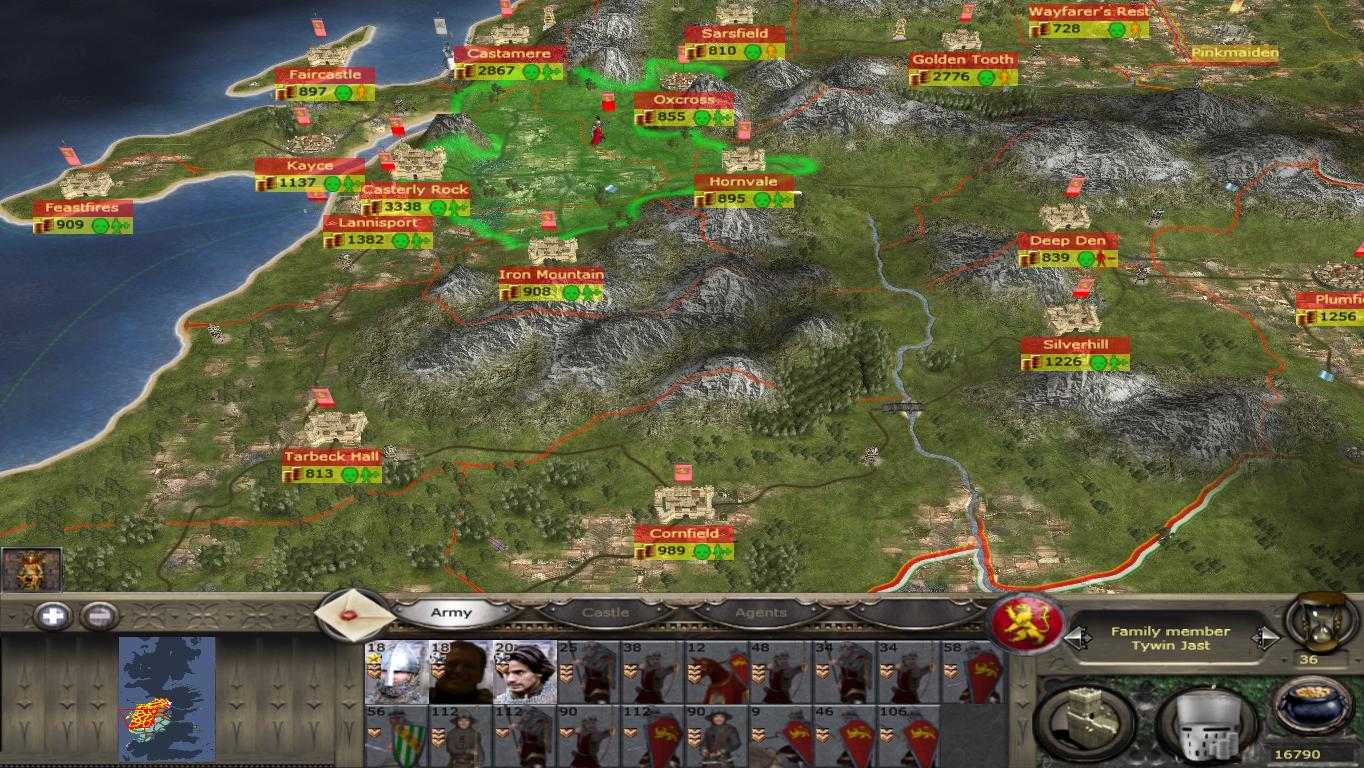This screenshot has width=1364, height=768.
Task: Zoom in the minimap with plus button
Action: (x=52, y=616)
